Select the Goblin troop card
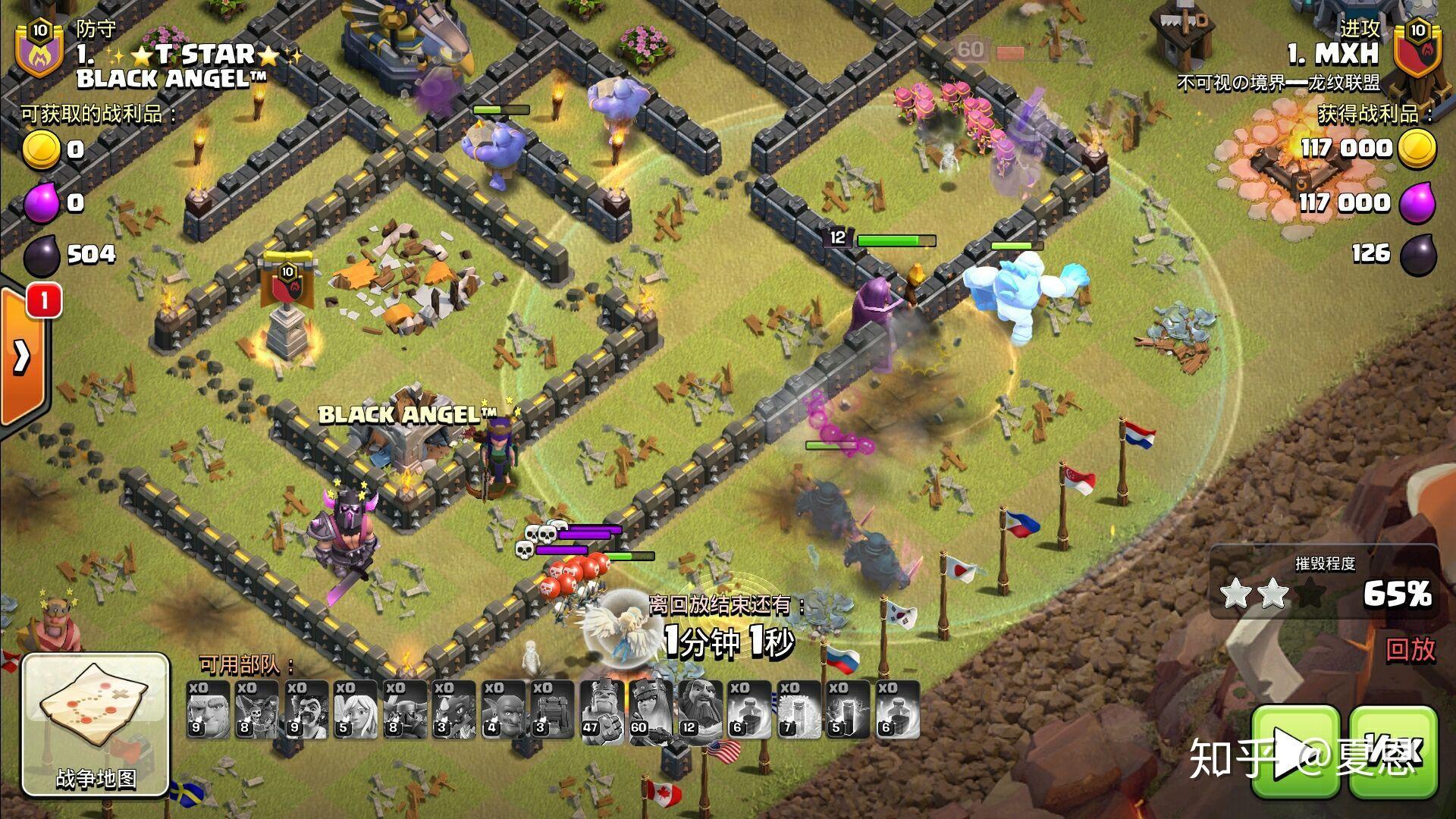 [504, 710]
